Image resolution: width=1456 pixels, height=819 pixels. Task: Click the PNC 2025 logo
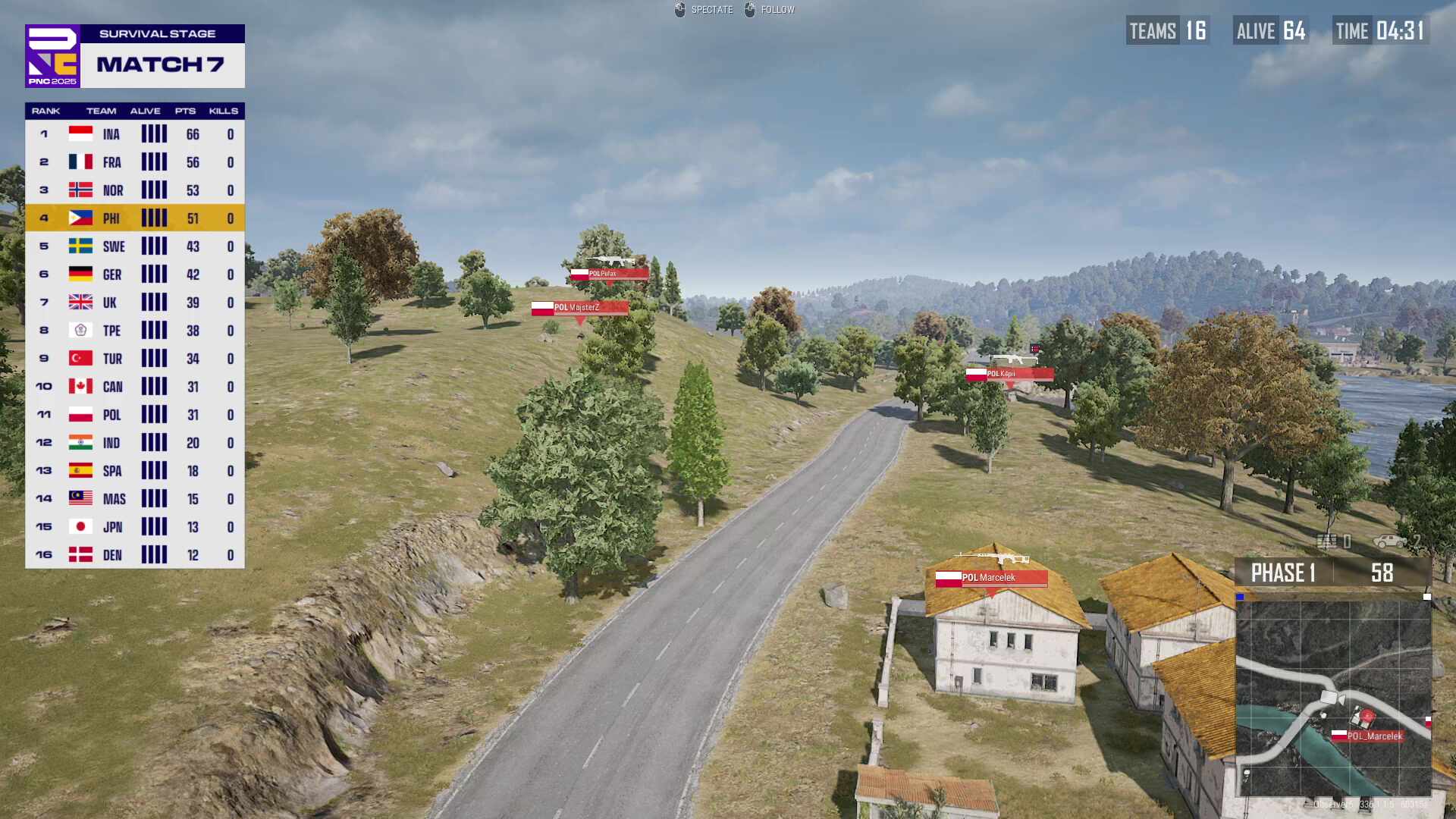tap(52, 56)
